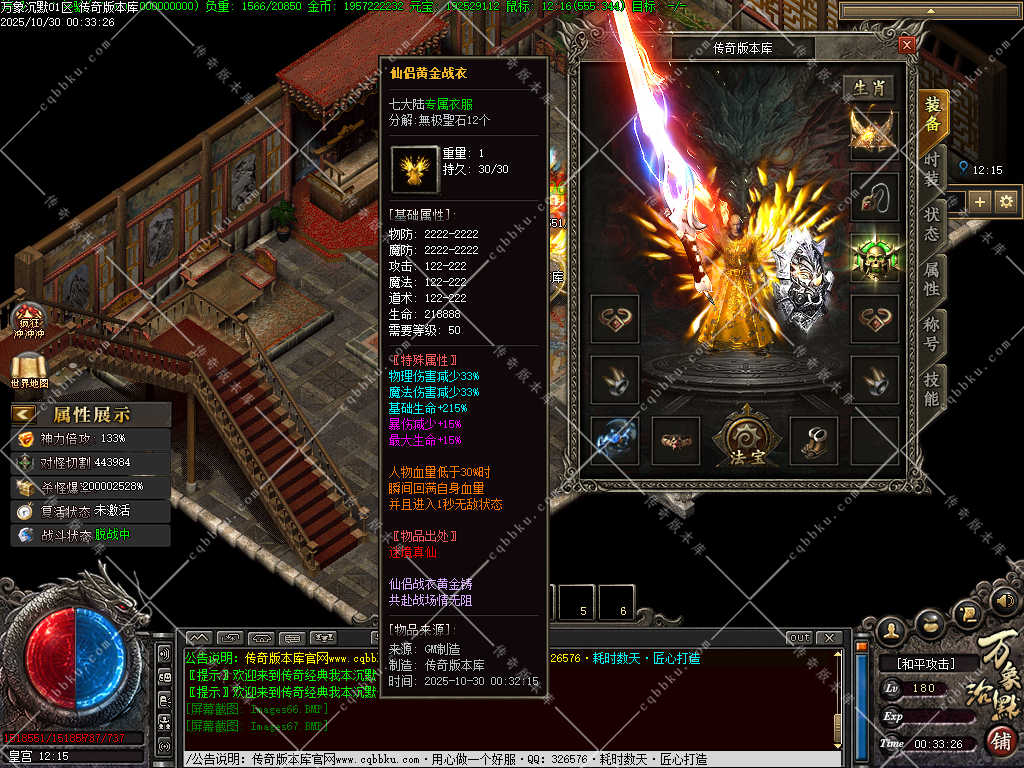The width and height of the screenshot is (1024, 768).
Task: Switch to the 状态 status tab
Action: click(932, 224)
